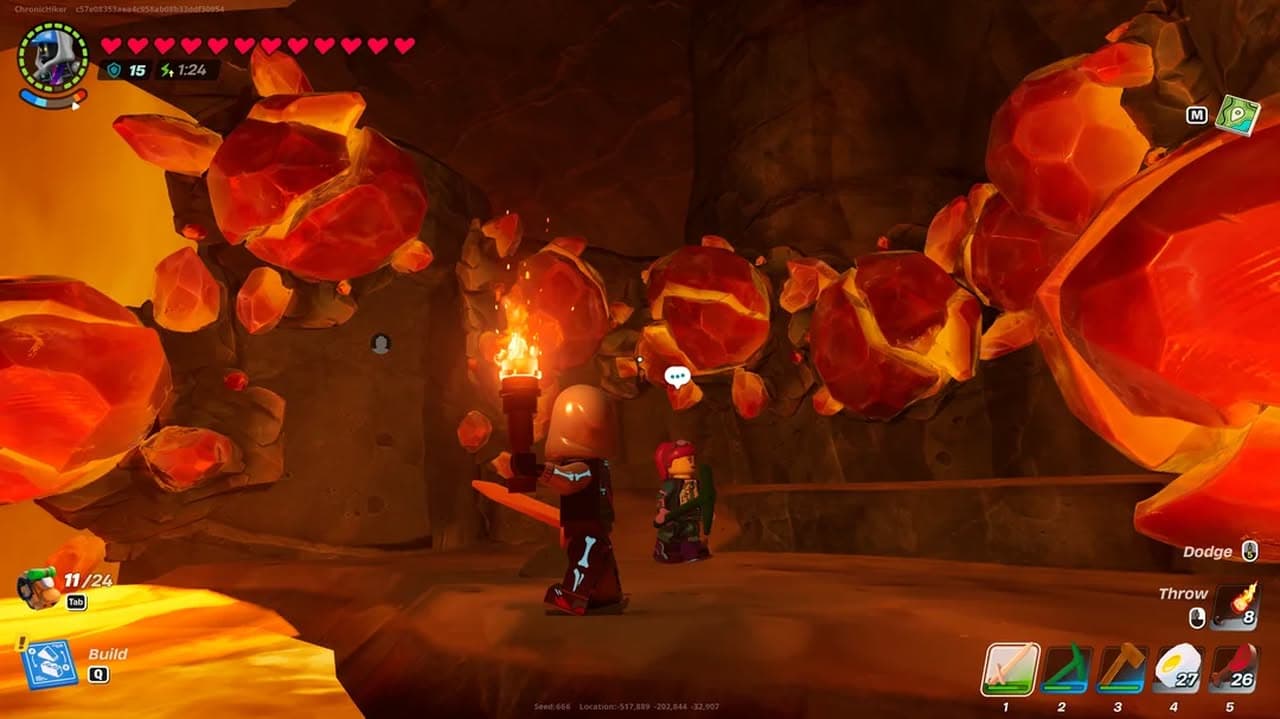Equip the axe from the hotbar
This screenshot has height=719, width=1280.
point(1122,669)
